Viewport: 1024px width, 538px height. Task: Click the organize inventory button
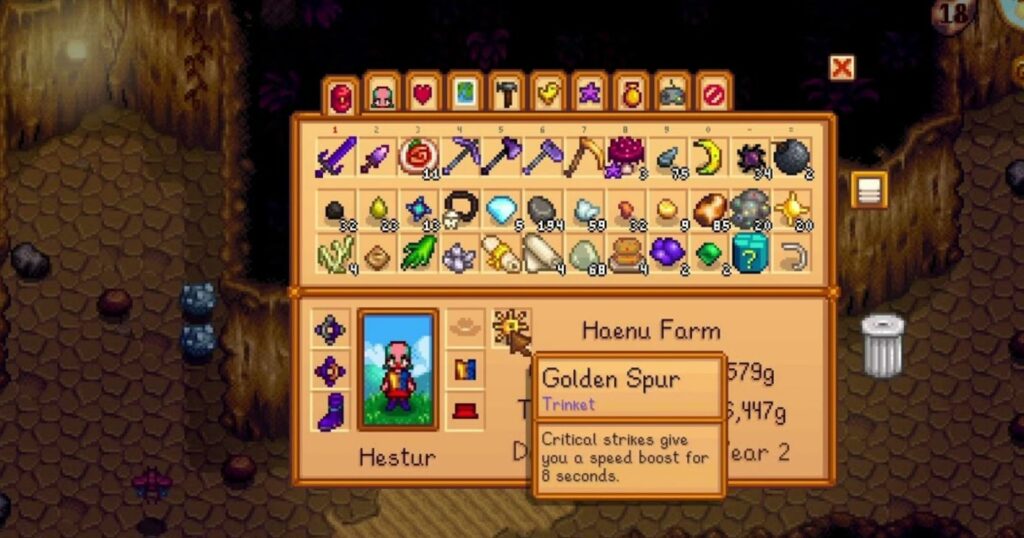pos(869,190)
